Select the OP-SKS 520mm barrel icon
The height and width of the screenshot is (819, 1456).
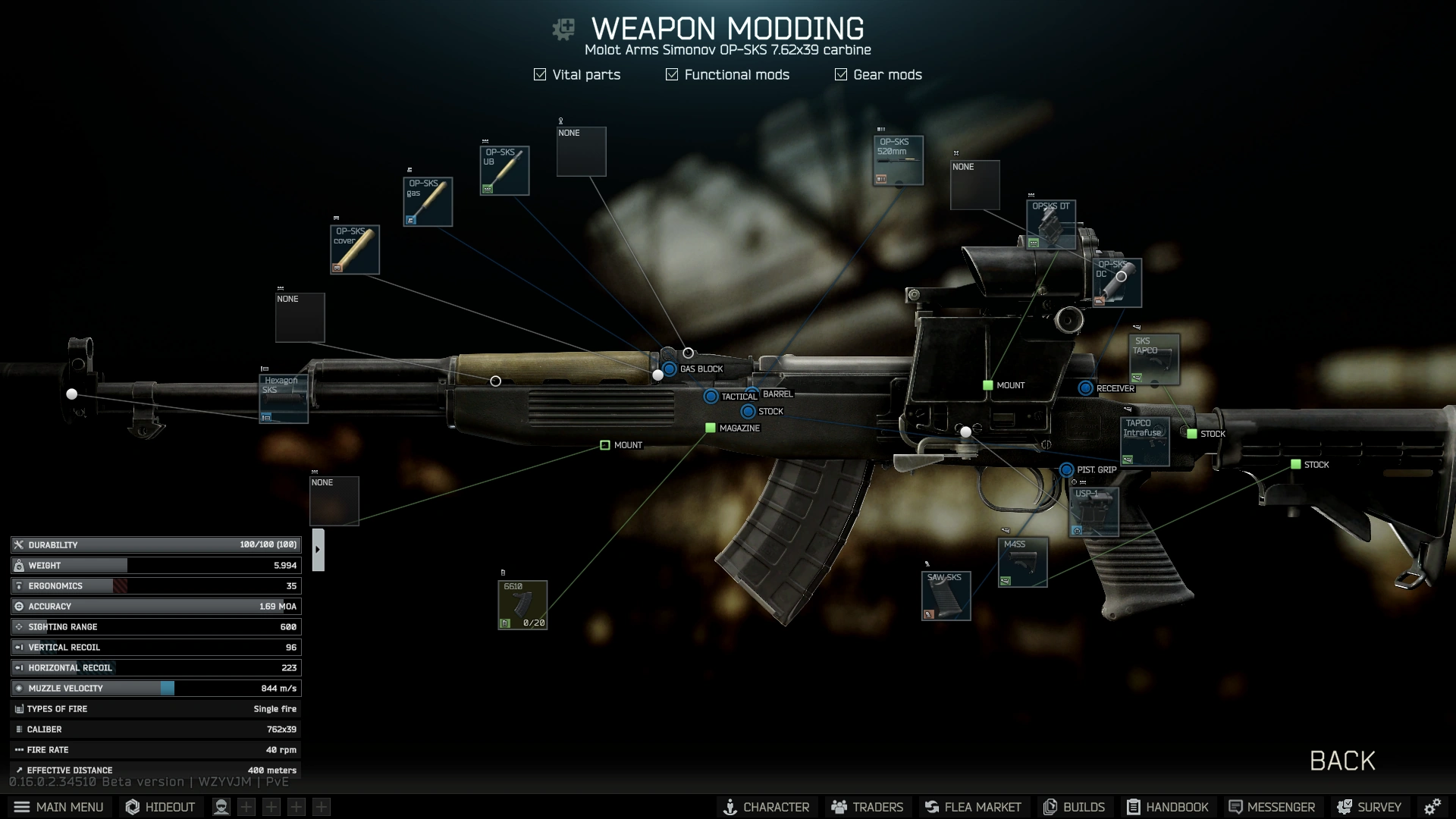(898, 159)
